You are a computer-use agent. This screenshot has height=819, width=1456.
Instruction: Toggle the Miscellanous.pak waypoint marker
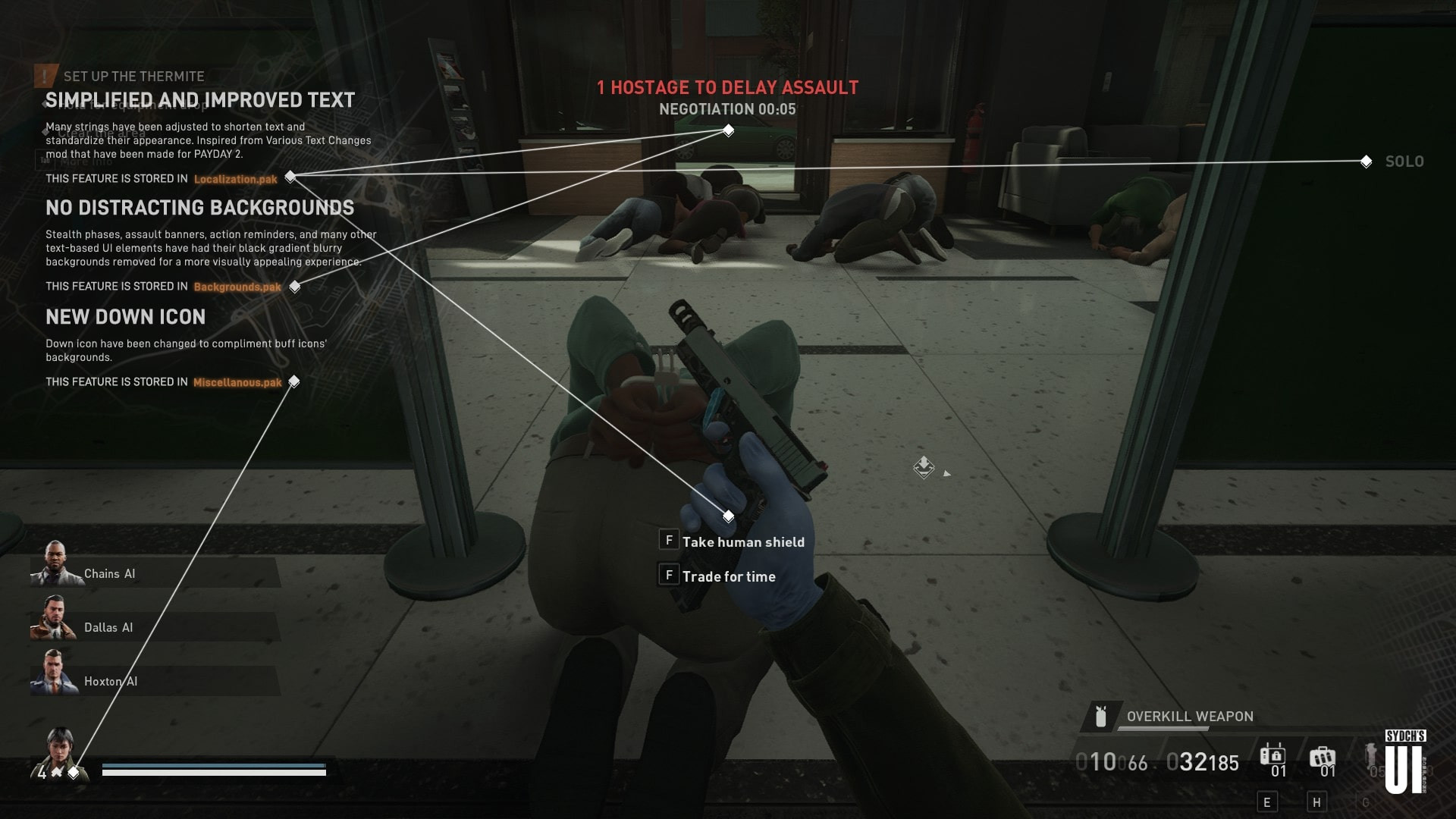pos(295,382)
